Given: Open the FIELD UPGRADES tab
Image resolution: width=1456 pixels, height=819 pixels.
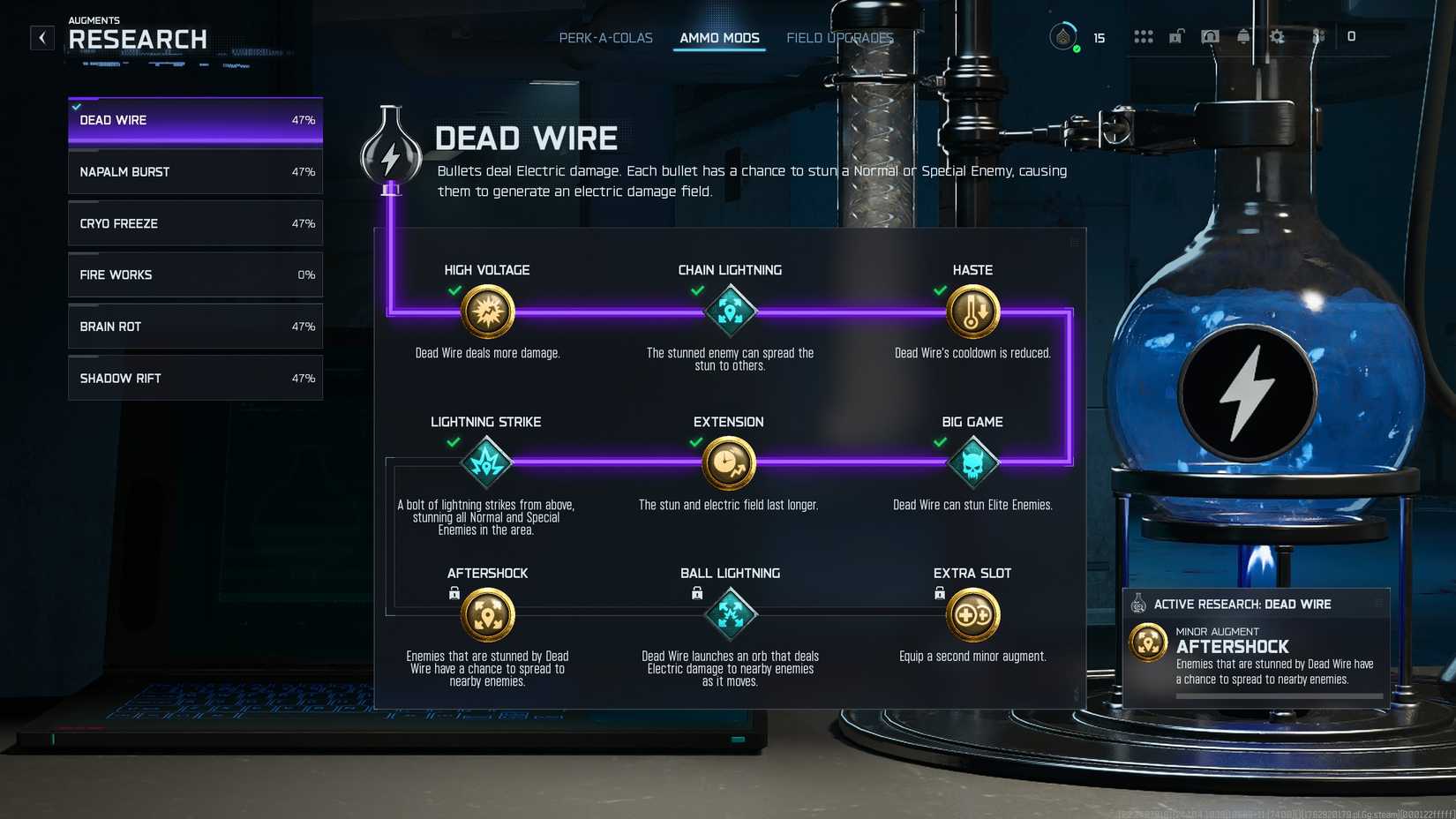Looking at the screenshot, I should (x=839, y=37).
